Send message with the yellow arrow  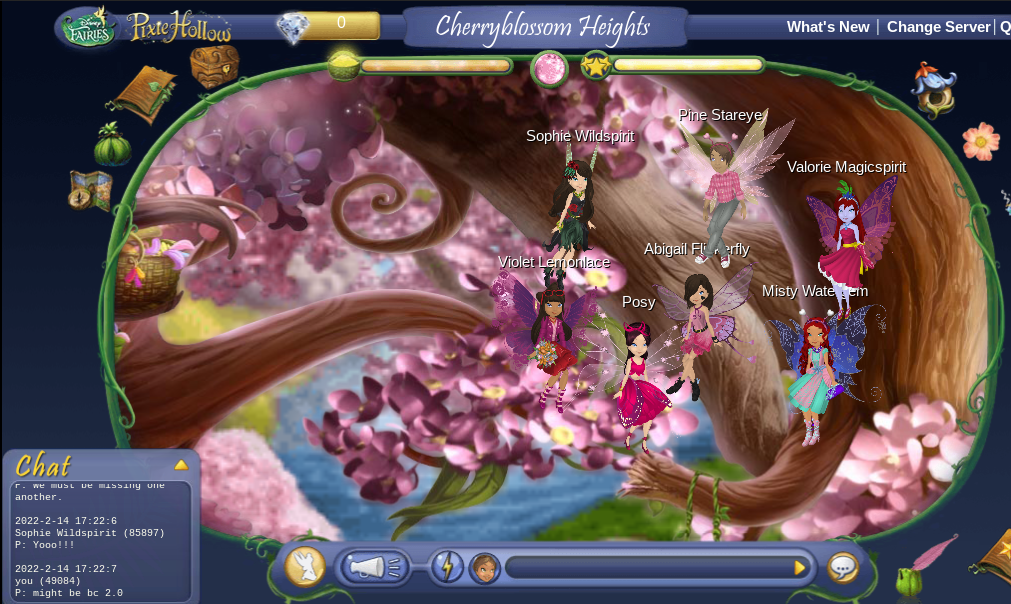tap(799, 568)
